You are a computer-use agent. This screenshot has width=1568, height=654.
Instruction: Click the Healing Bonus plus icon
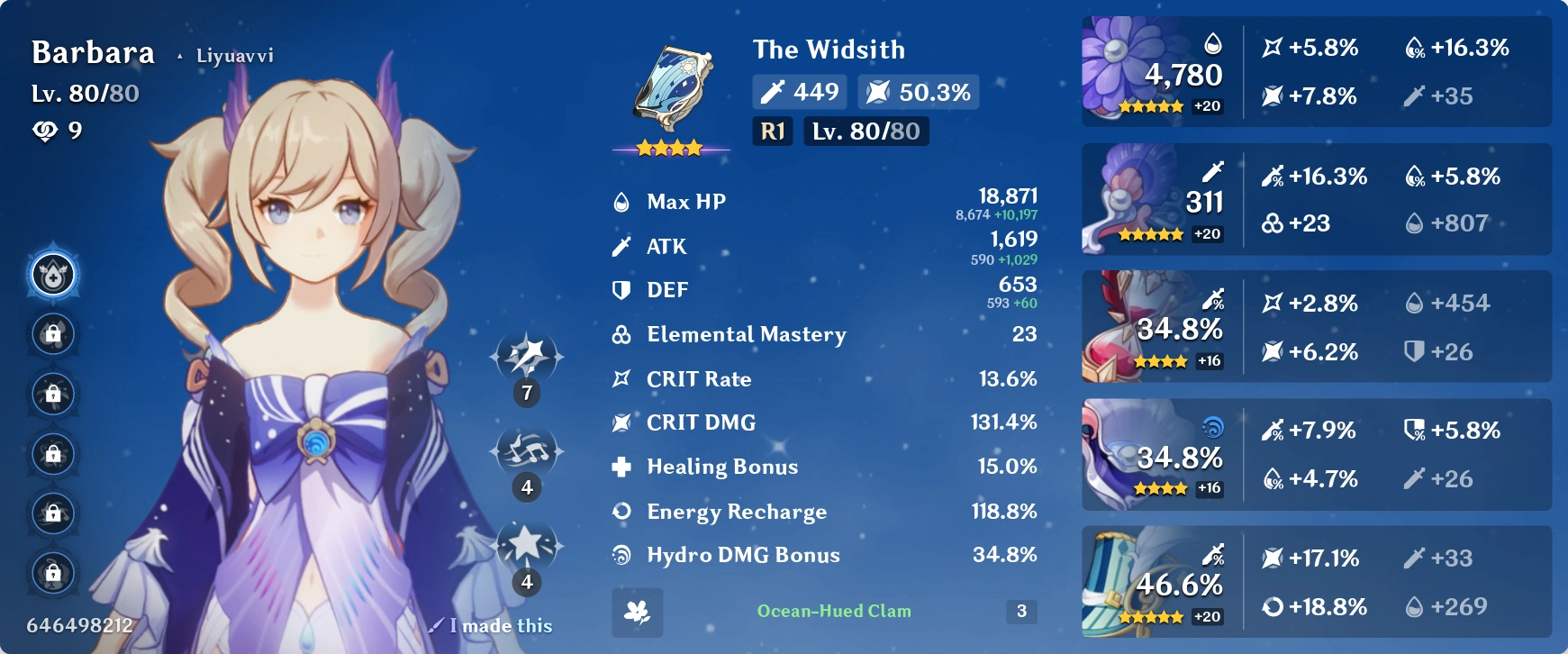point(620,467)
